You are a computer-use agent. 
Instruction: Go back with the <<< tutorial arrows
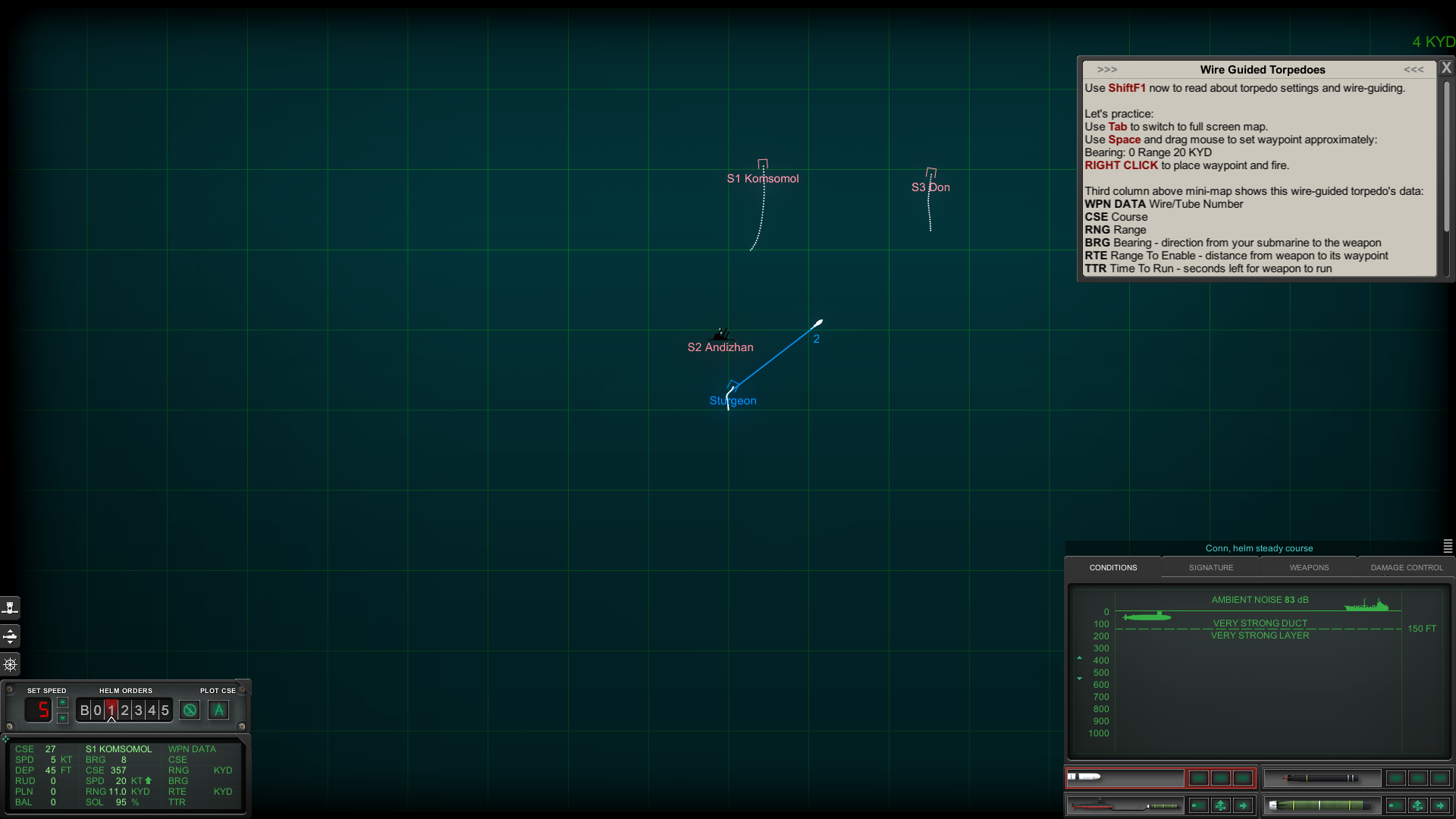point(1414,70)
